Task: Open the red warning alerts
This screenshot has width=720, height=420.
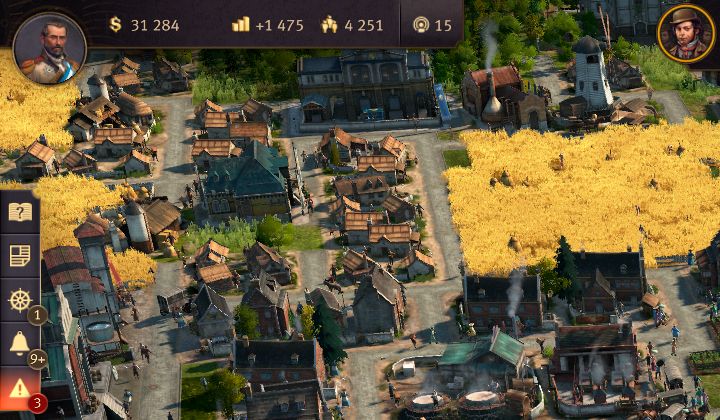Action: pos(20,388)
